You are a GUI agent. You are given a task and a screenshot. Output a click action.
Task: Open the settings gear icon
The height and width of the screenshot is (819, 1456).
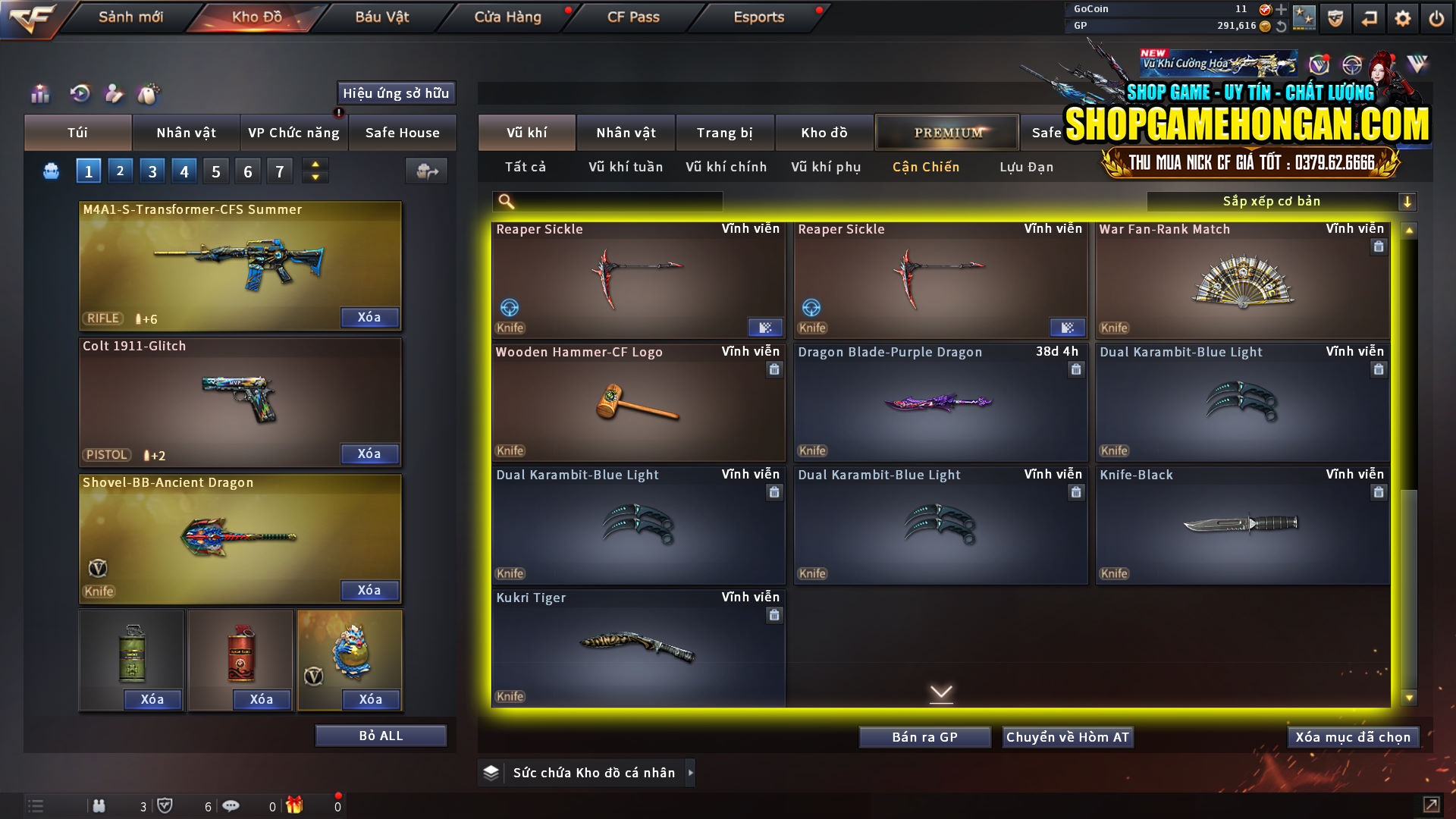pos(1402,17)
